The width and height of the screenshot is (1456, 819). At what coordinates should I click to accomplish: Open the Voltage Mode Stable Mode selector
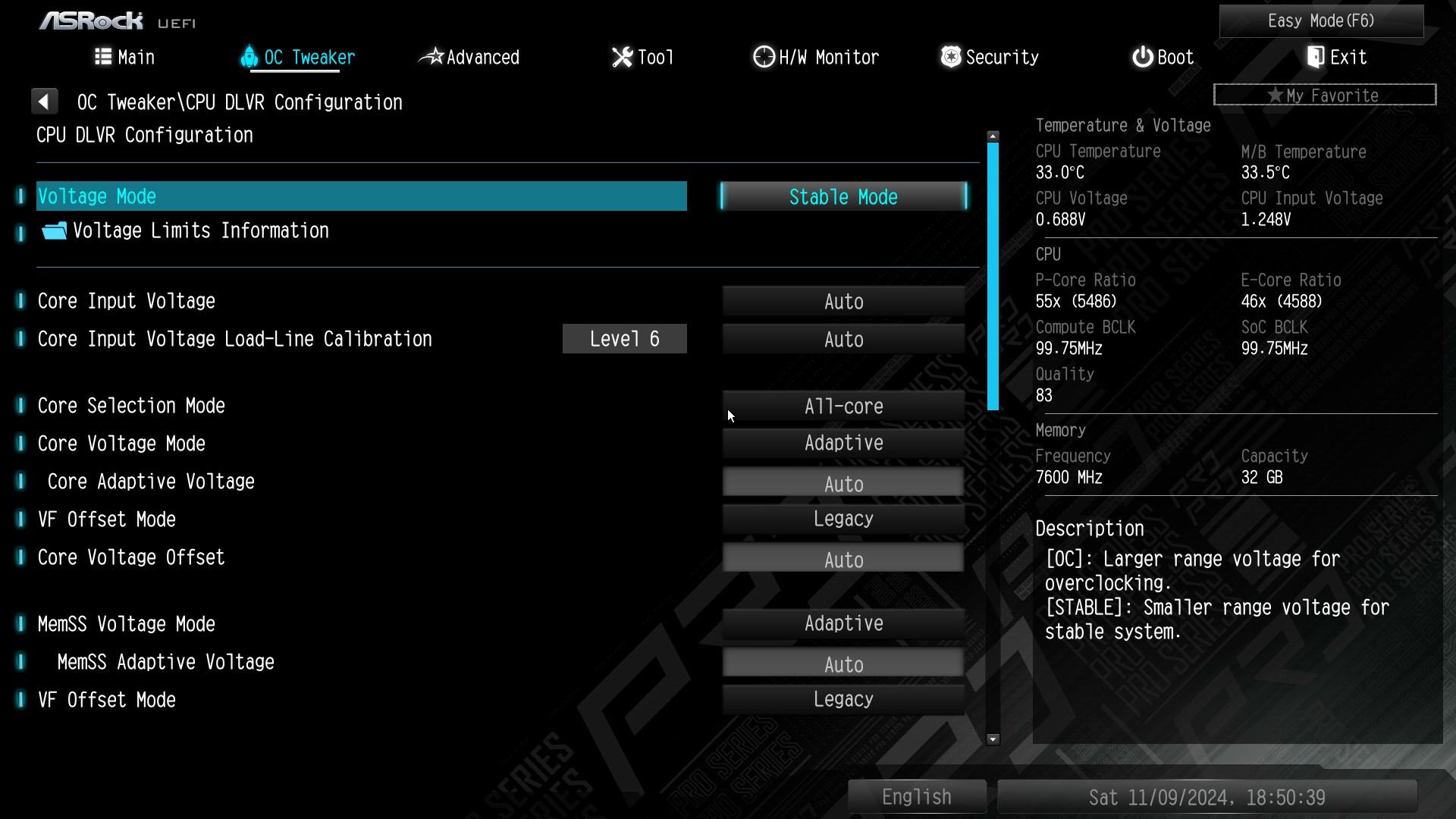click(843, 196)
